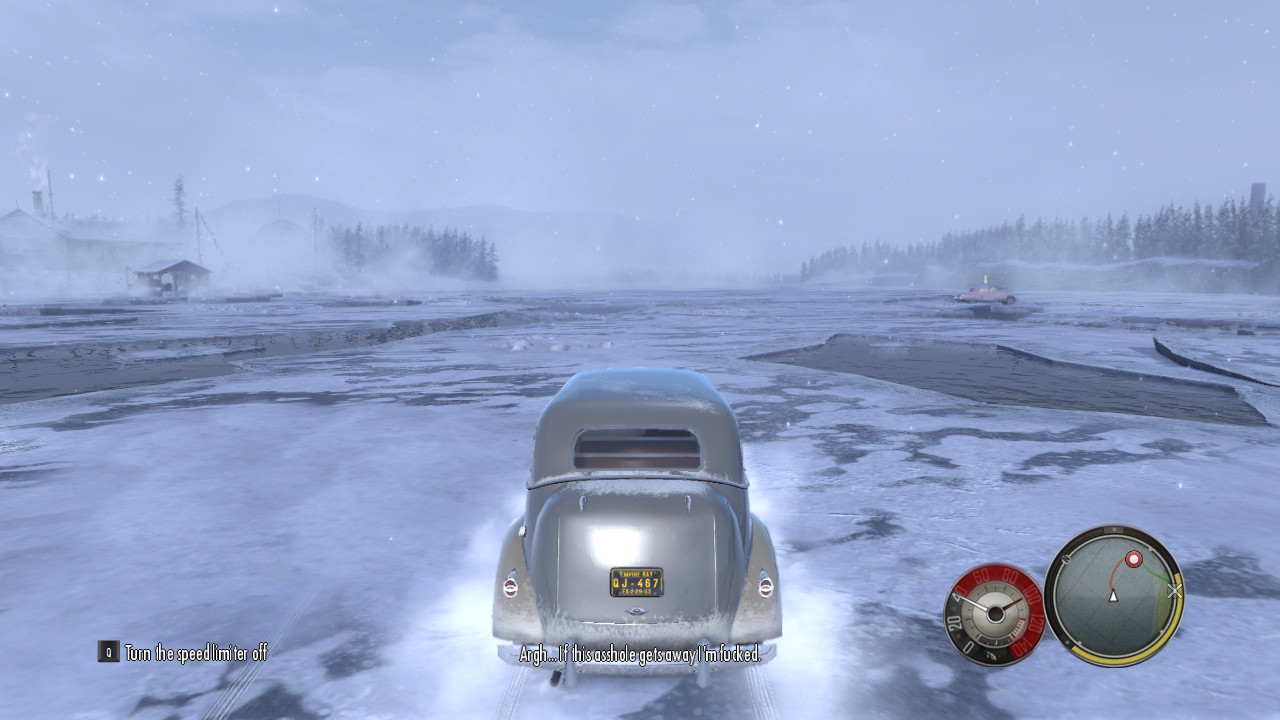This screenshot has height=720, width=1280.
Task: Click the player arrow on the minimap
Action: 1112,597
